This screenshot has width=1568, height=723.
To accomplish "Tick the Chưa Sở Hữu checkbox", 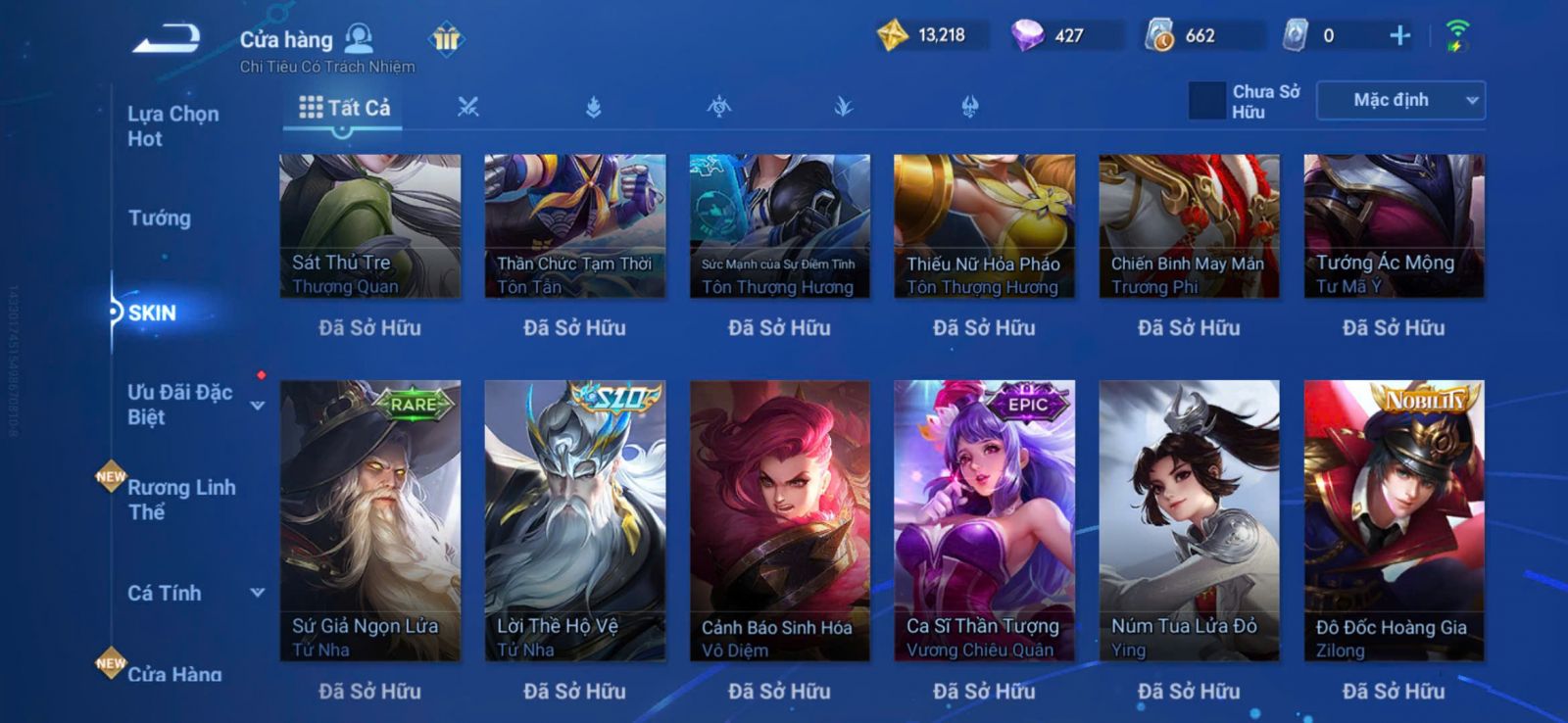I will click(x=1206, y=101).
